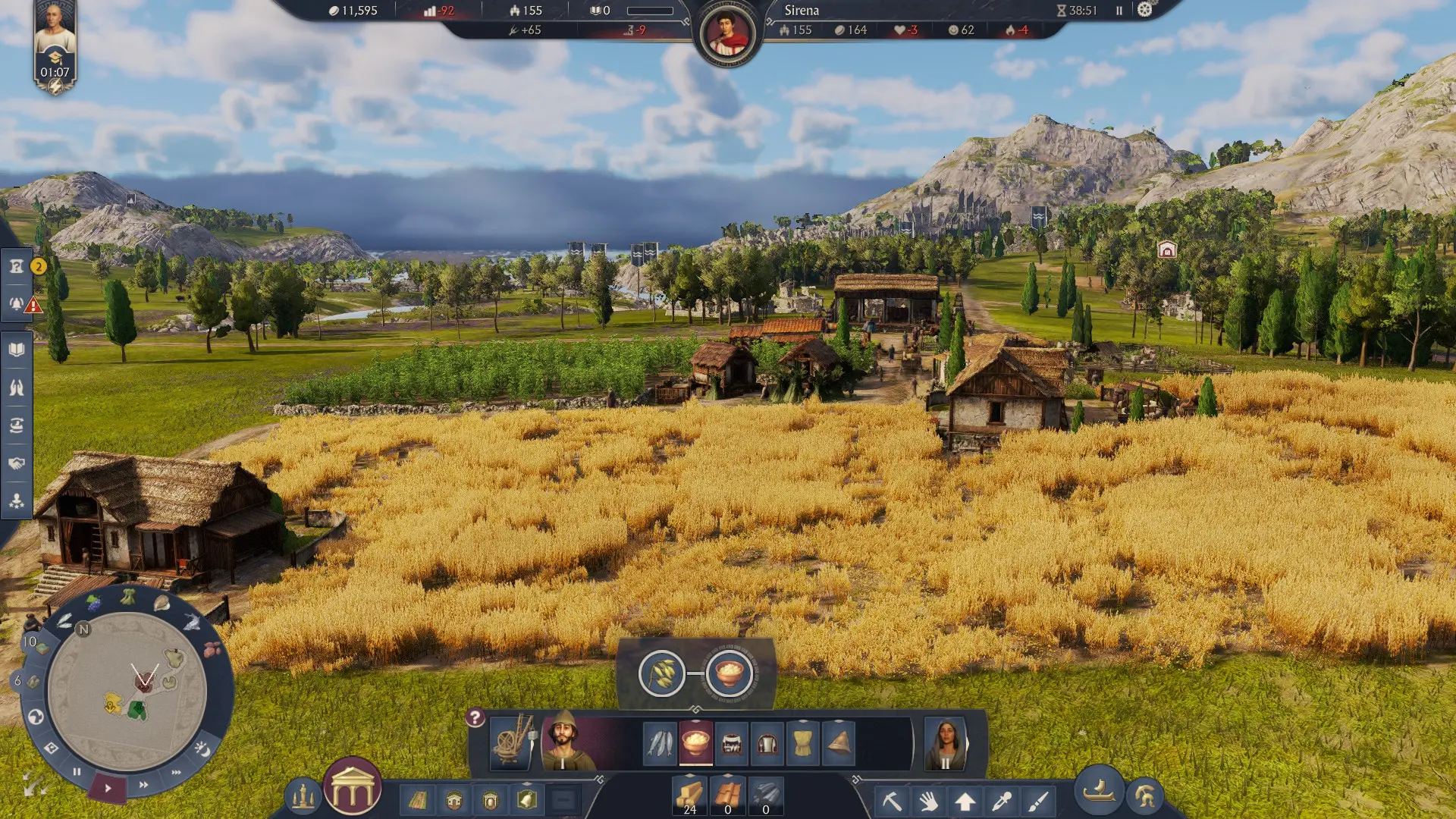This screenshot has width=1456, height=819.
Task: Choose the hand move tool
Action: 928,801
